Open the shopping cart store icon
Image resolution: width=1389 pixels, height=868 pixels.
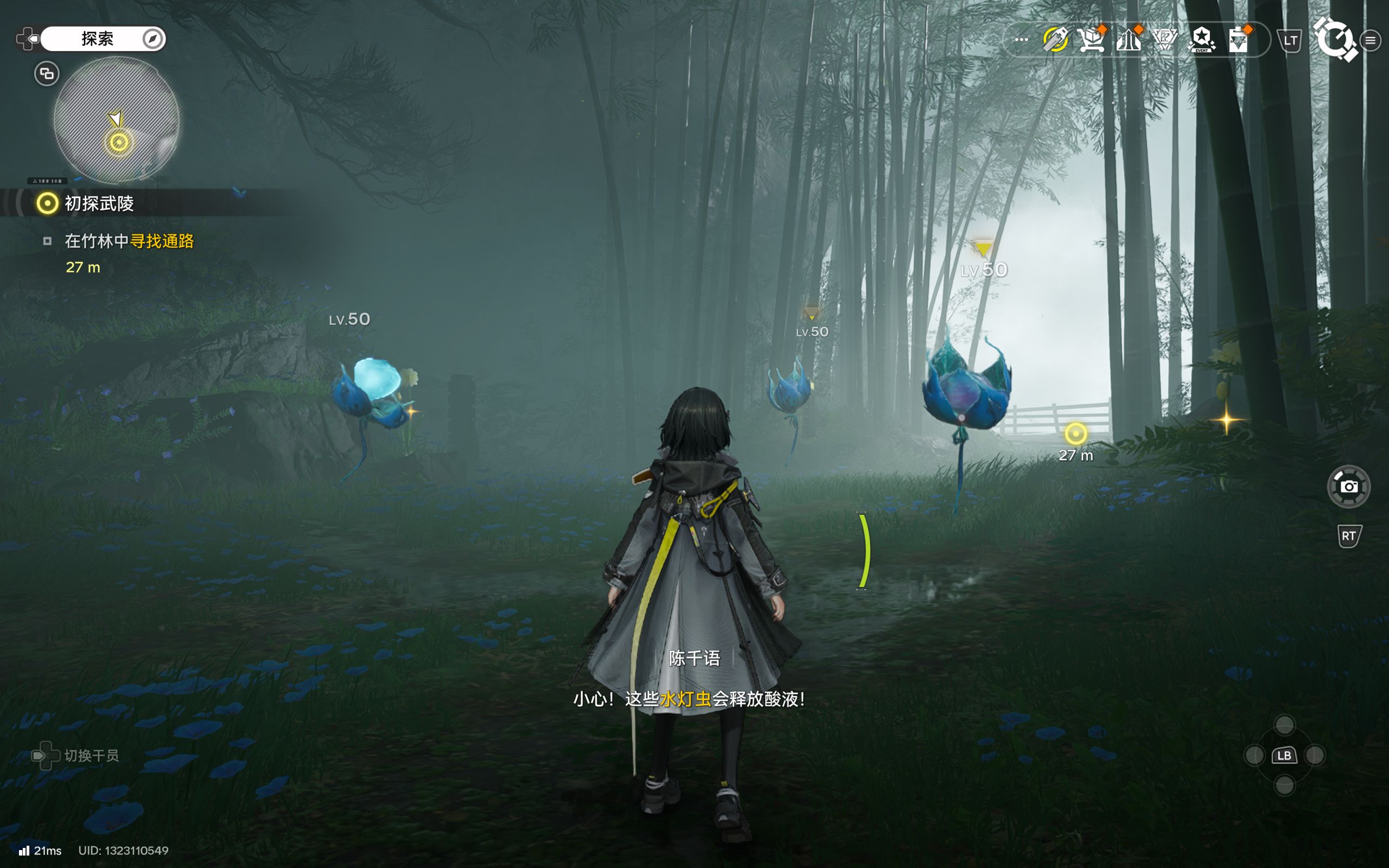pyautogui.click(x=1091, y=40)
